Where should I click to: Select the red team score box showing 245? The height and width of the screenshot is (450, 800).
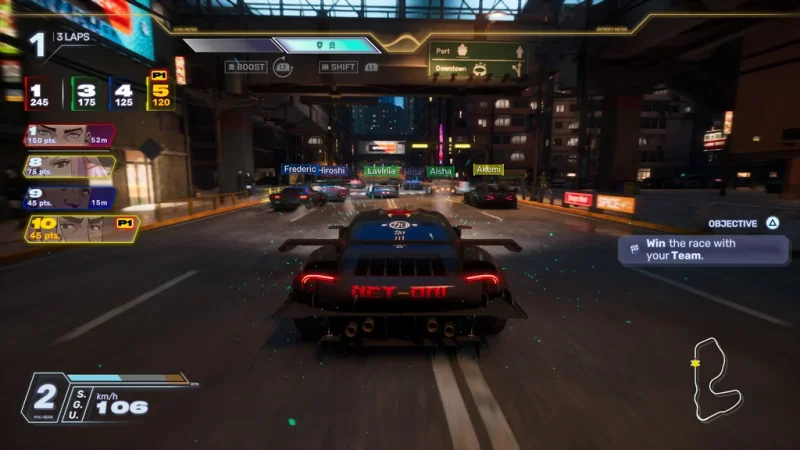tap(41, 94)
